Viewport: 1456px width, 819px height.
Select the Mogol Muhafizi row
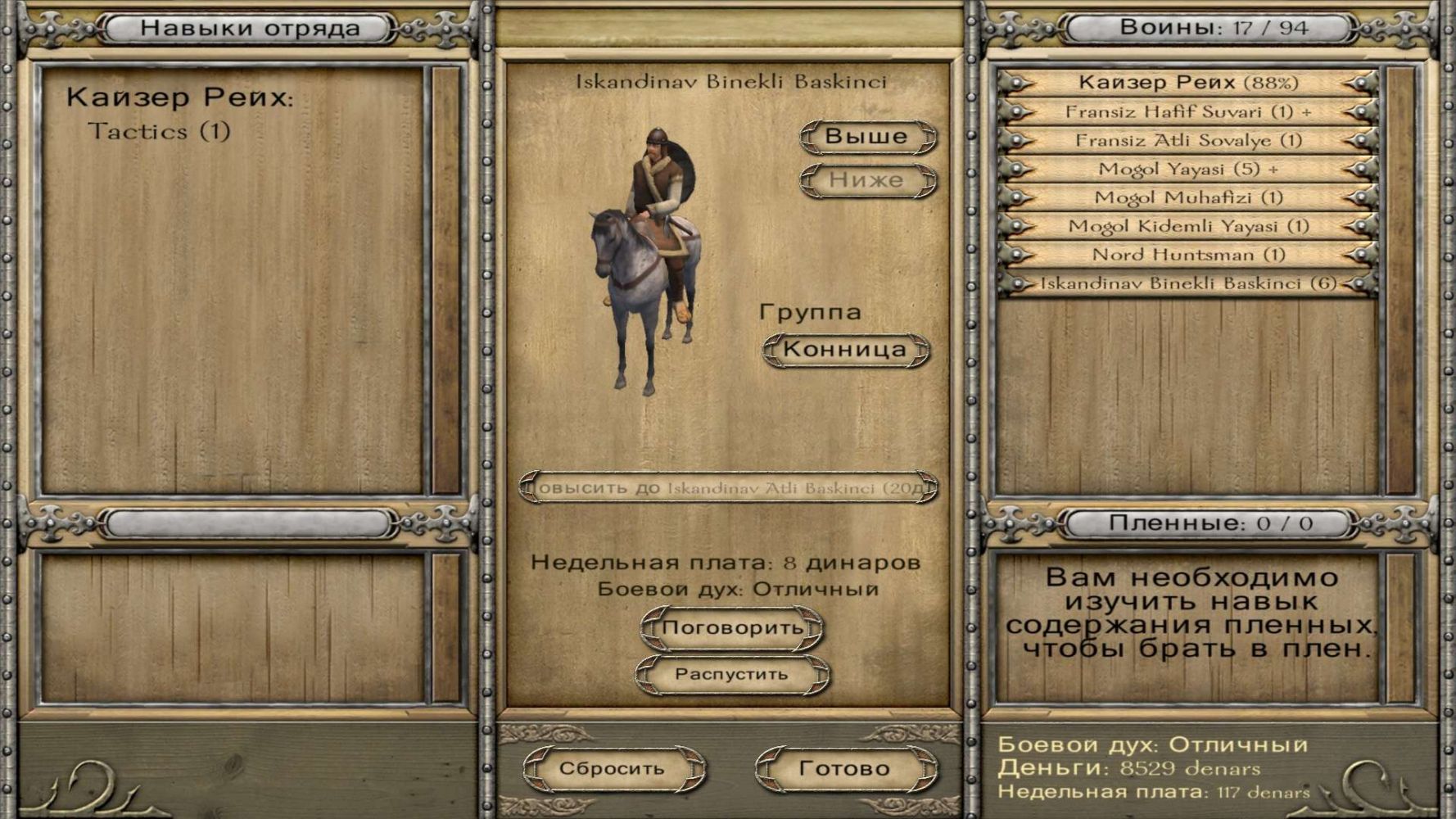click(1187, 197)
